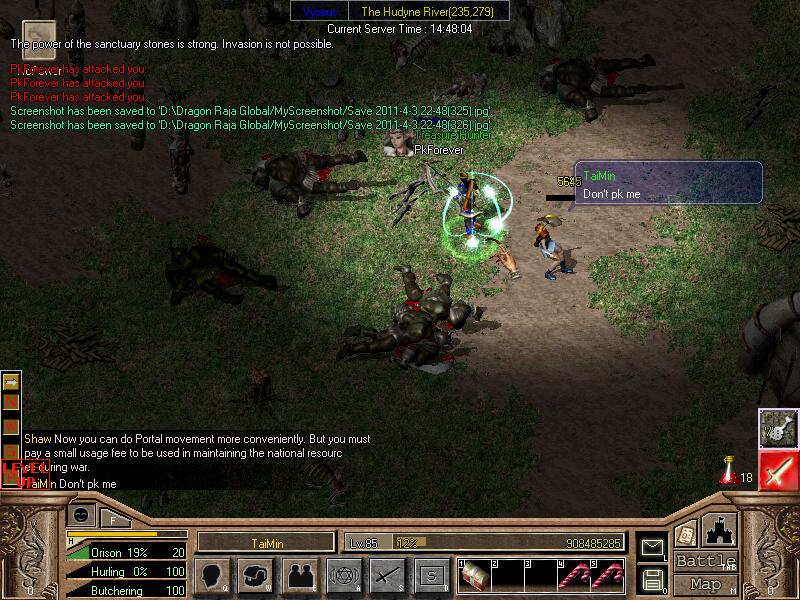Click the arrow button atop the chat channel column
The width and height of the screenshot is (800, 600).
click(11, 382)
